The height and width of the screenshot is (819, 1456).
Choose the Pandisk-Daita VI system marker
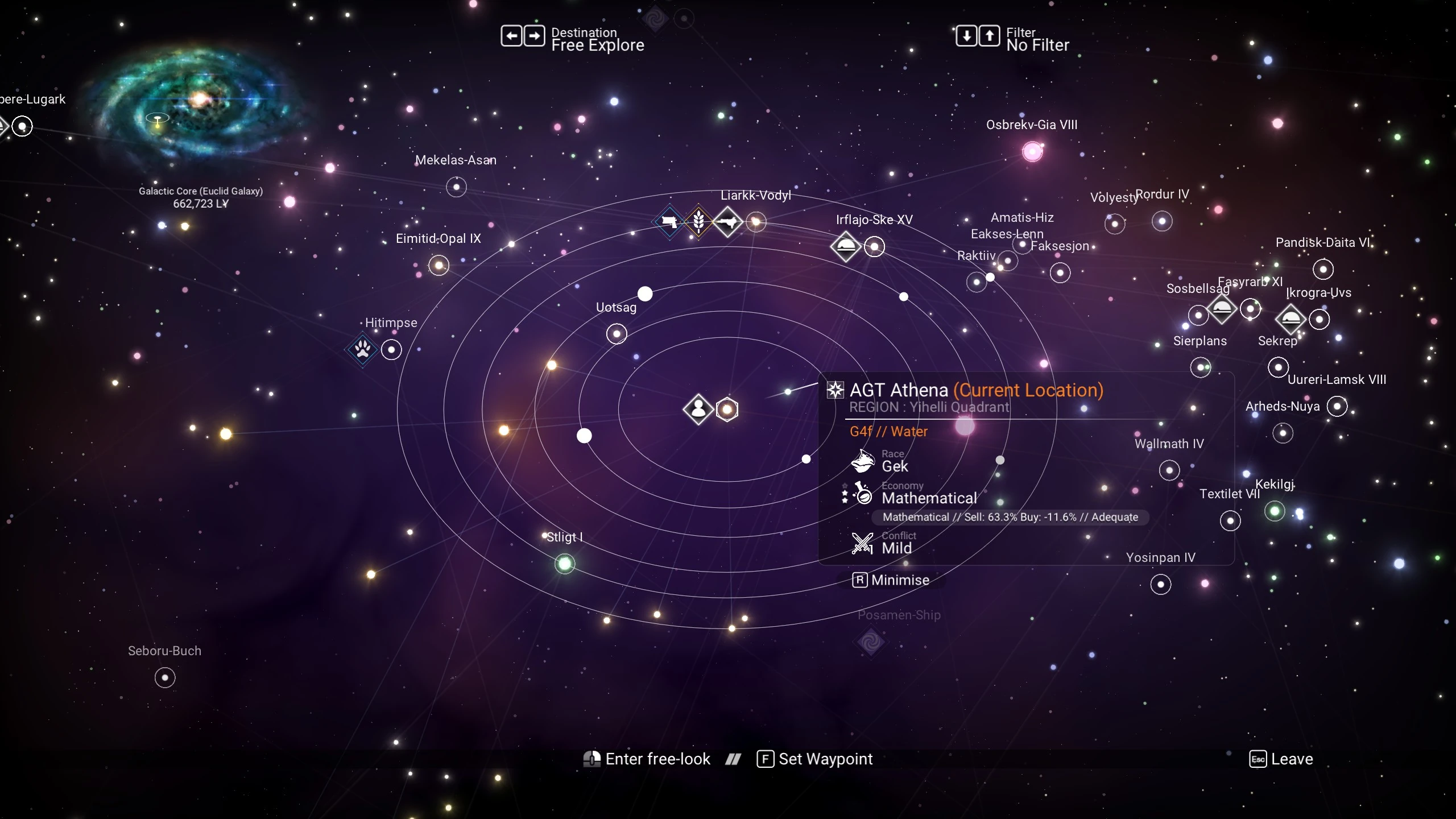(1323, 269)
